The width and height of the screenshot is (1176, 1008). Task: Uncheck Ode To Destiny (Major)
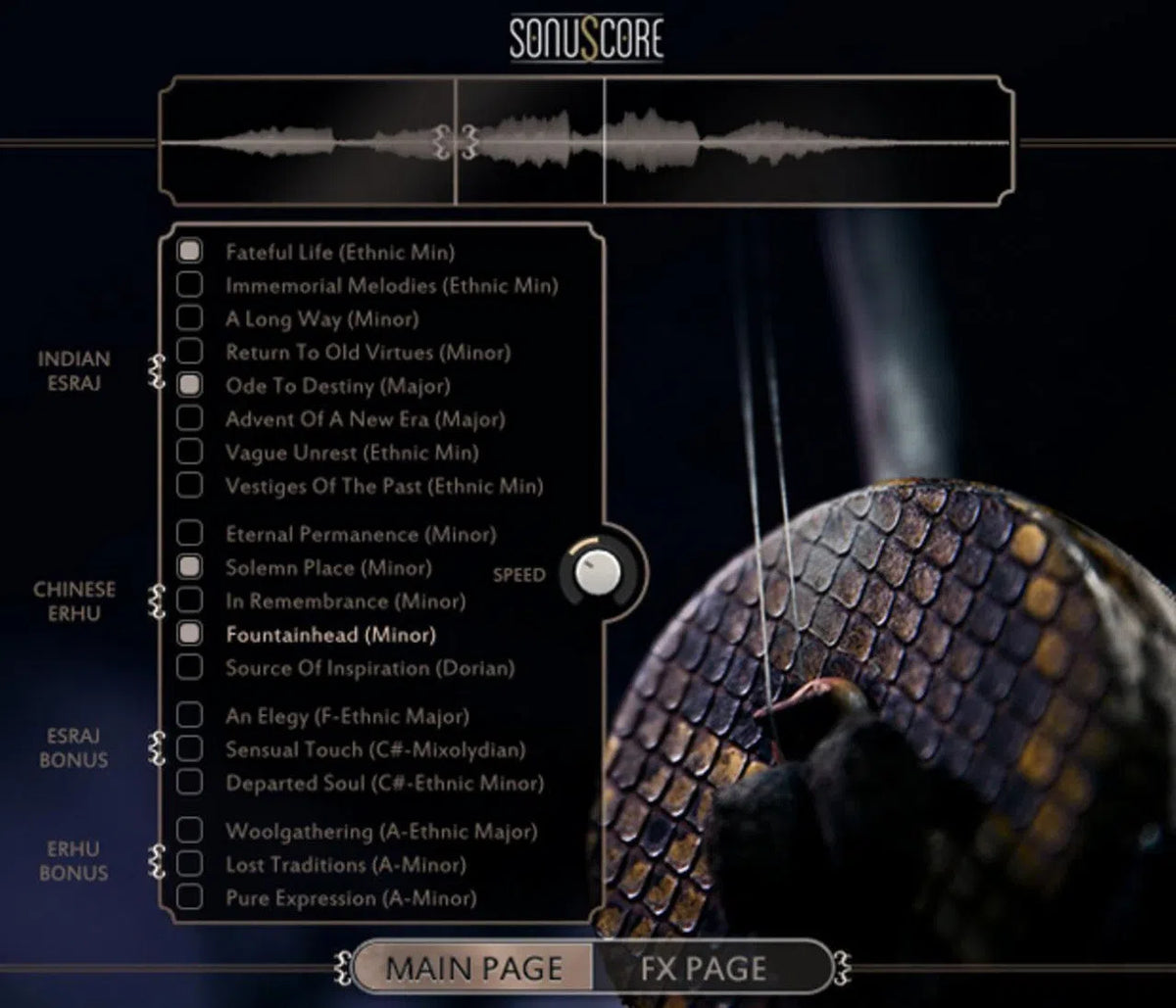pyautogui.click(x=189, y=385)
